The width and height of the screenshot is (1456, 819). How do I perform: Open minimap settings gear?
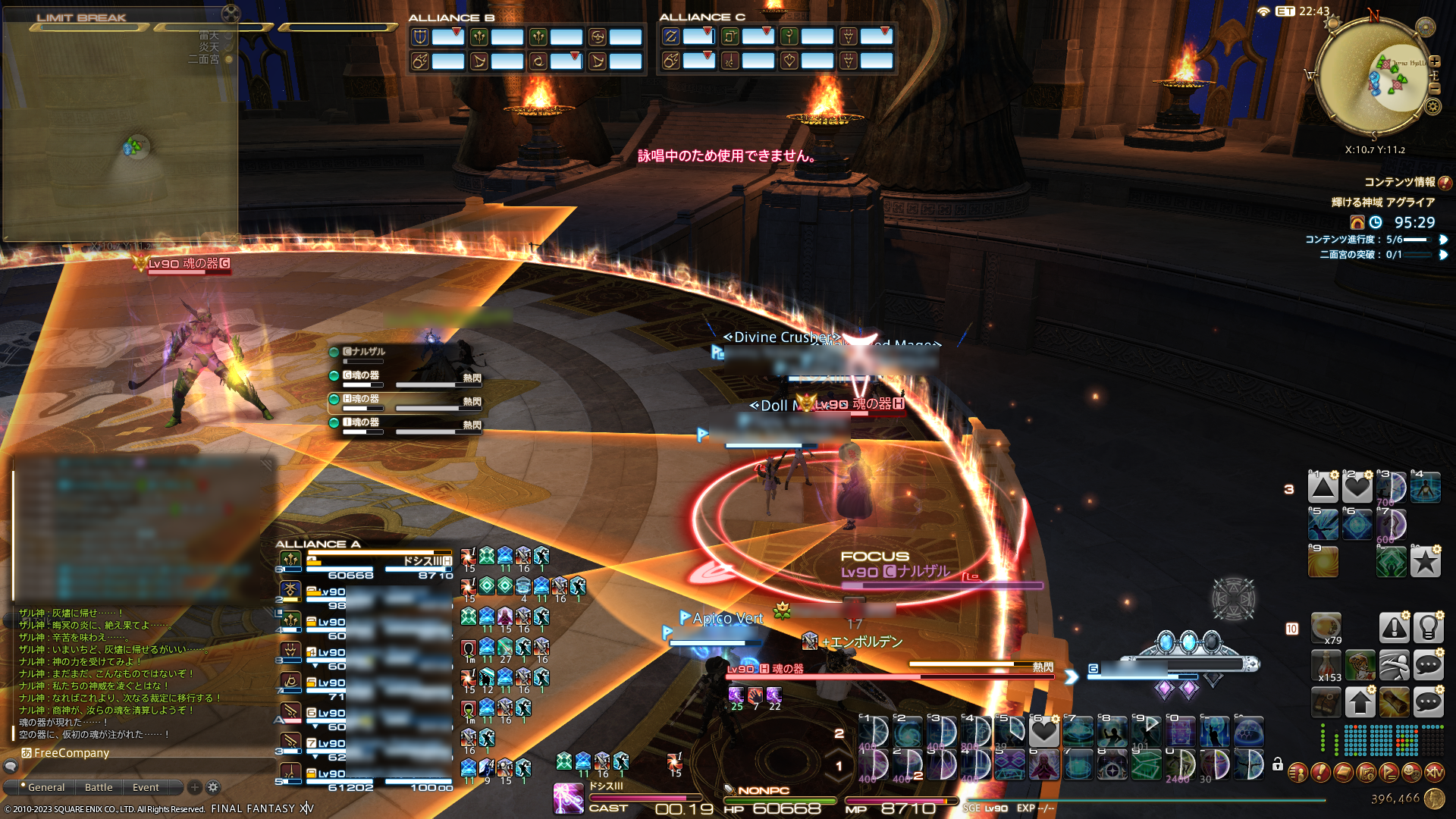point(1432,106)
